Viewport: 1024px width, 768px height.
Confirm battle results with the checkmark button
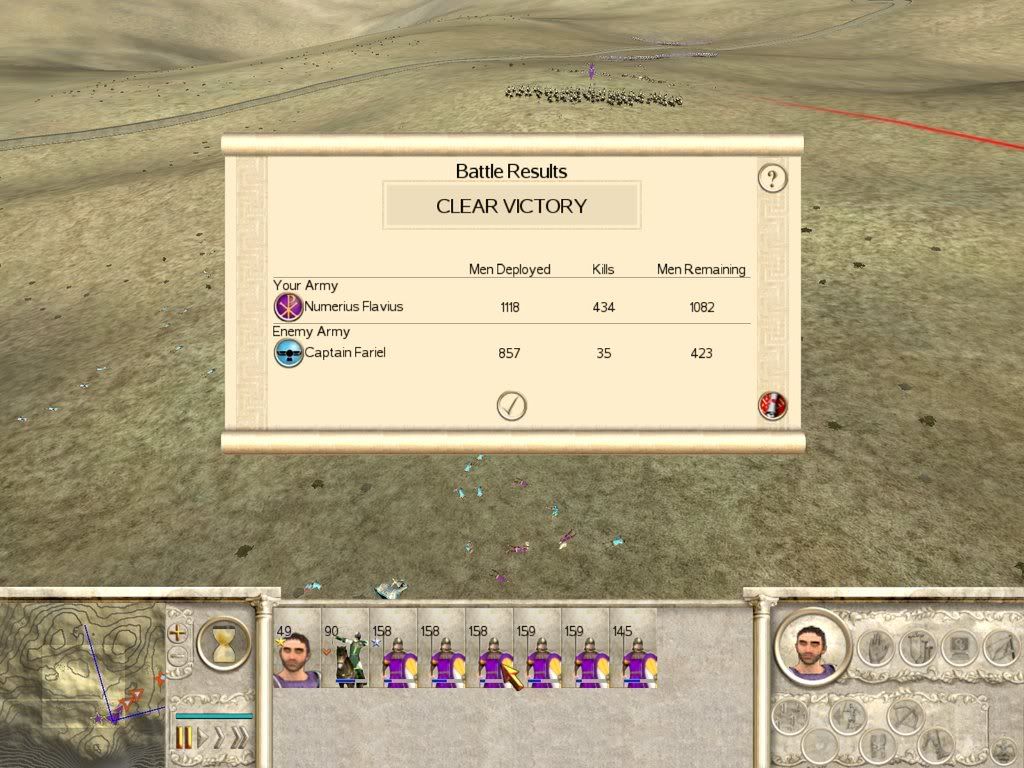[511, 406]
